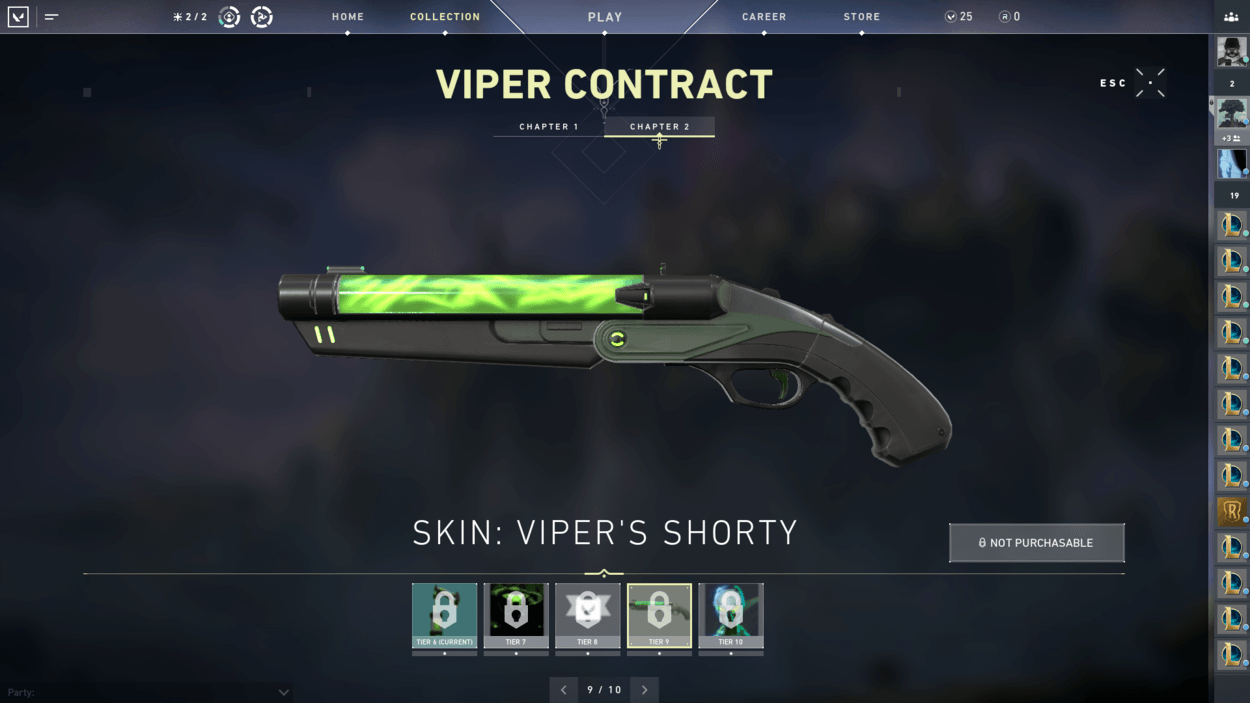Screen dimensions: 1250x703
Task: Visit the Store
Action: tap(862, 17)
